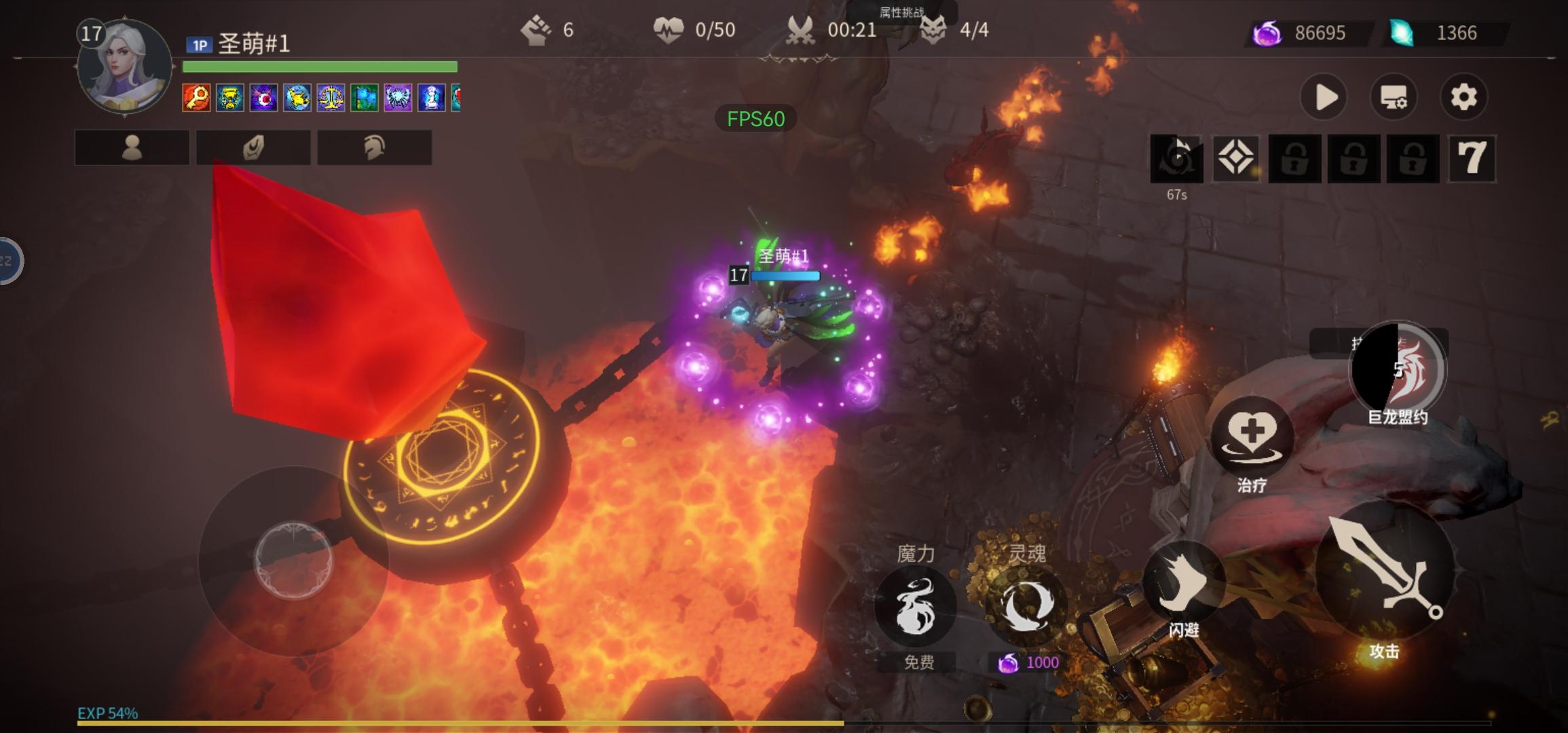Viewport: 1568px width, 733px height.
Task: Select the free 魔力 mana button
Action: pyautogui.click(x=915, y=606)
